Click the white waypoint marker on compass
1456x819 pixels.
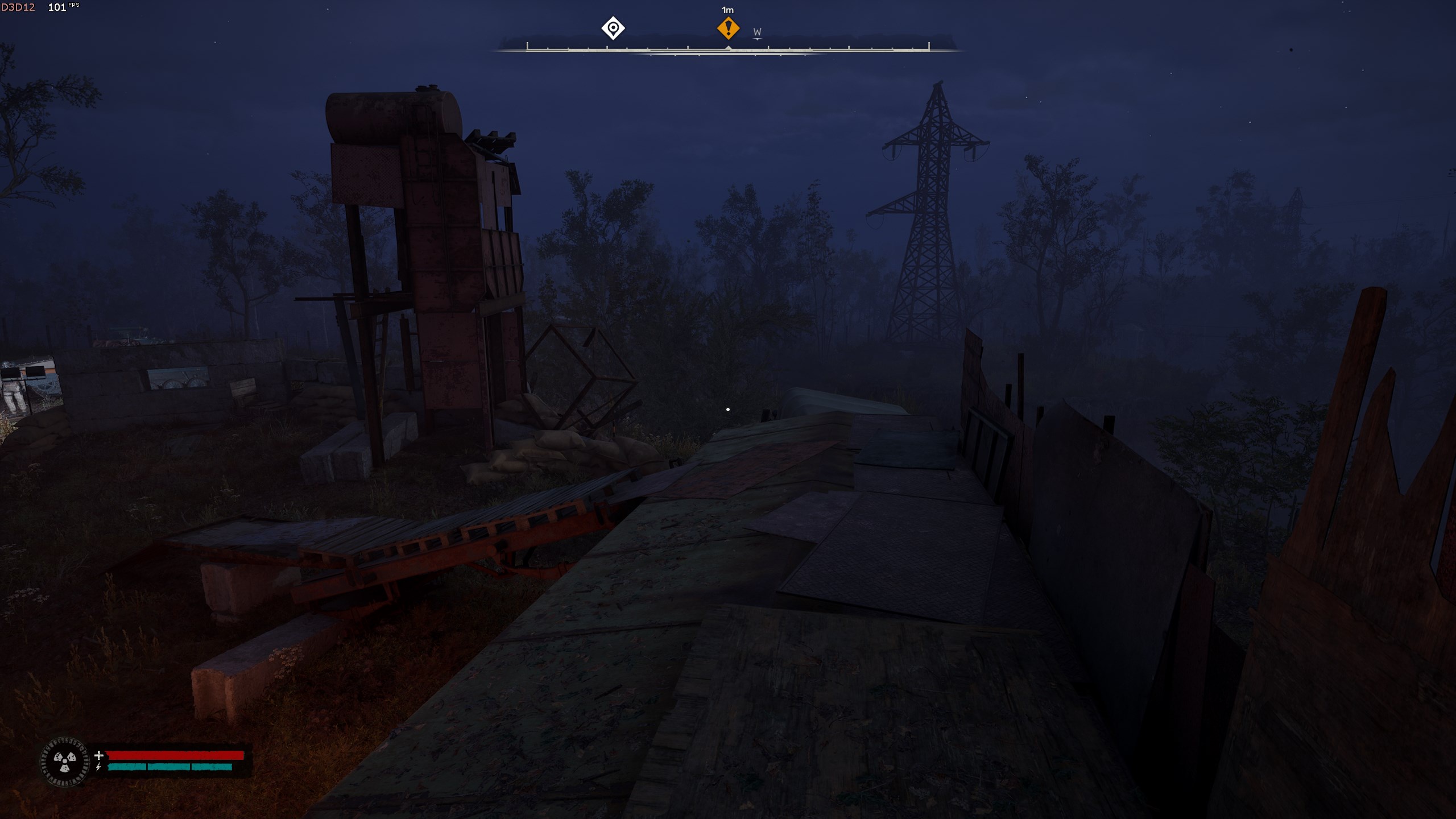coord(613,28)
